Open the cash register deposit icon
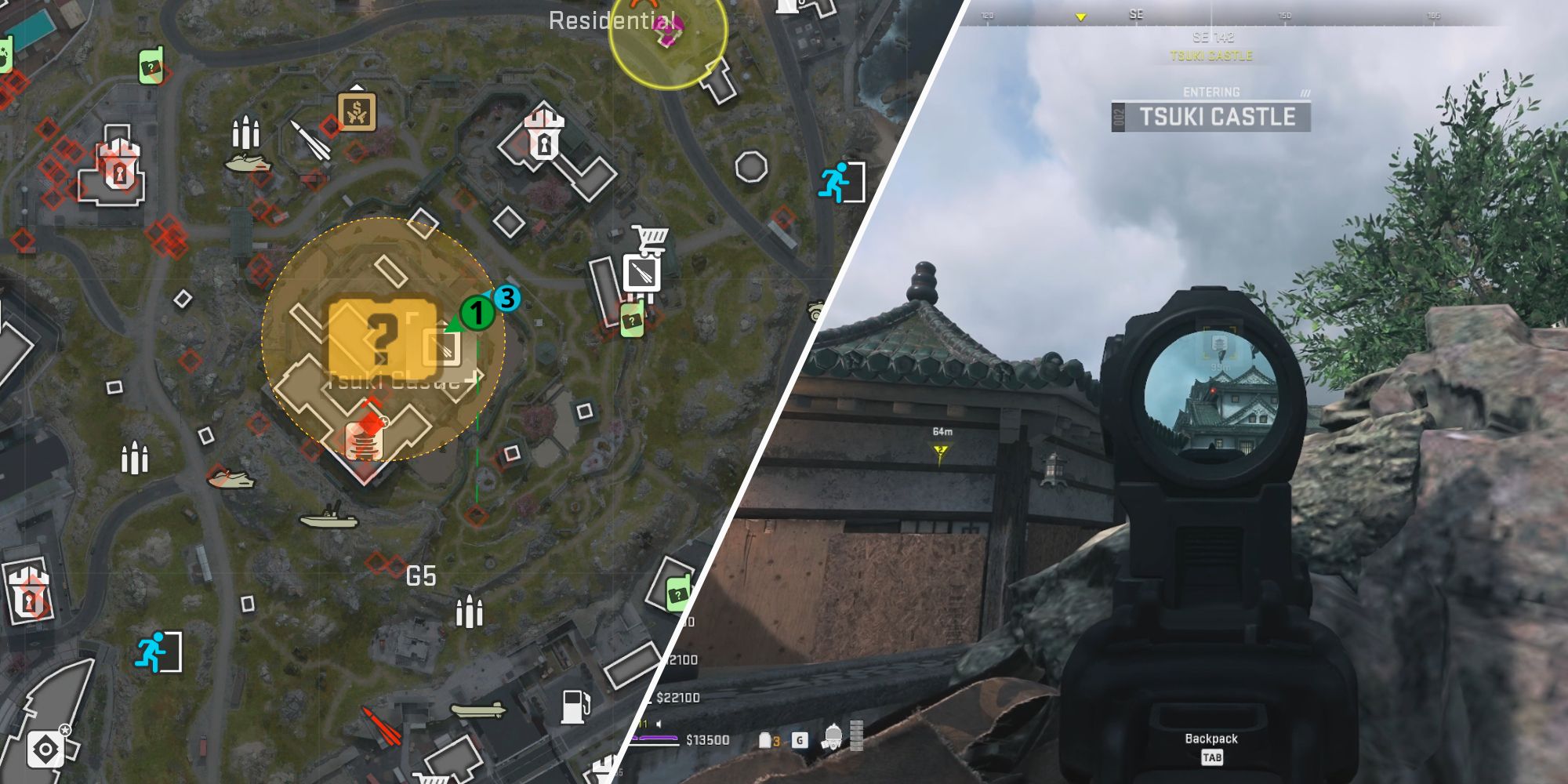 (357, 114)
